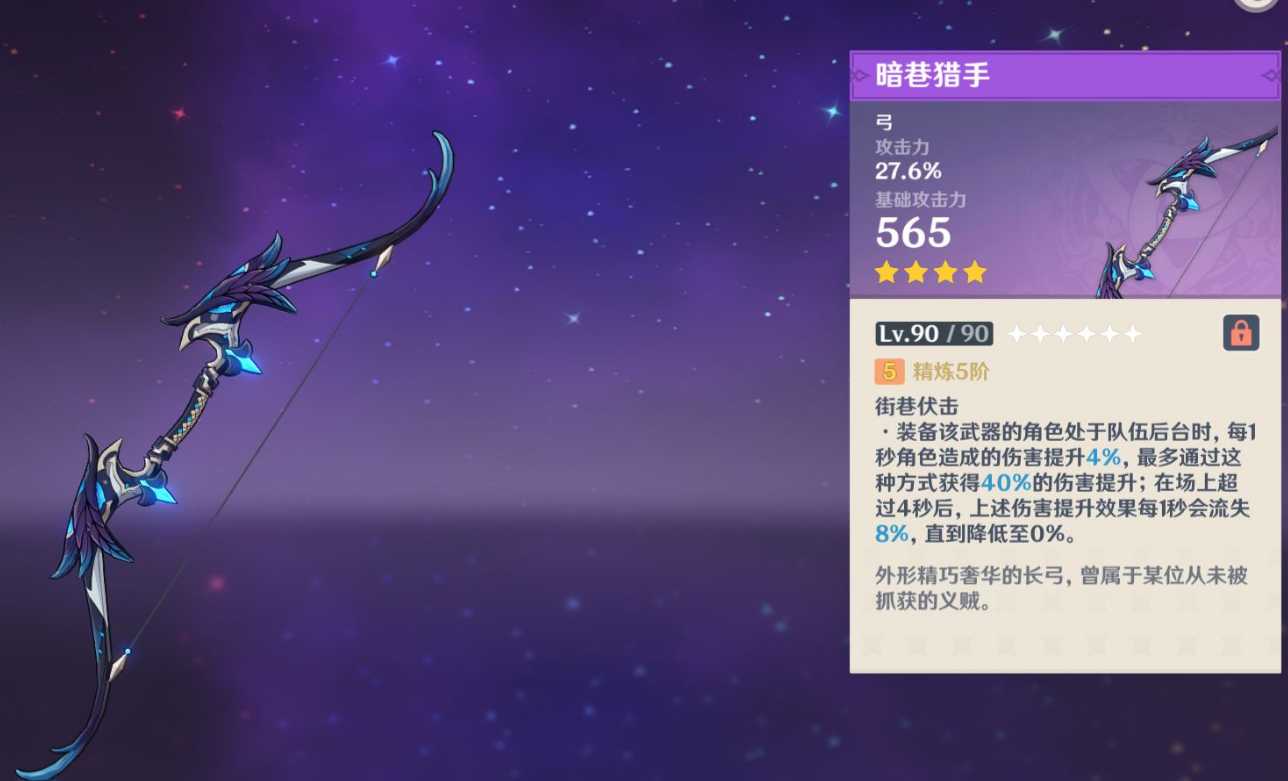
Task: Click the fourth gold rarity star
Action: (975, 271)
